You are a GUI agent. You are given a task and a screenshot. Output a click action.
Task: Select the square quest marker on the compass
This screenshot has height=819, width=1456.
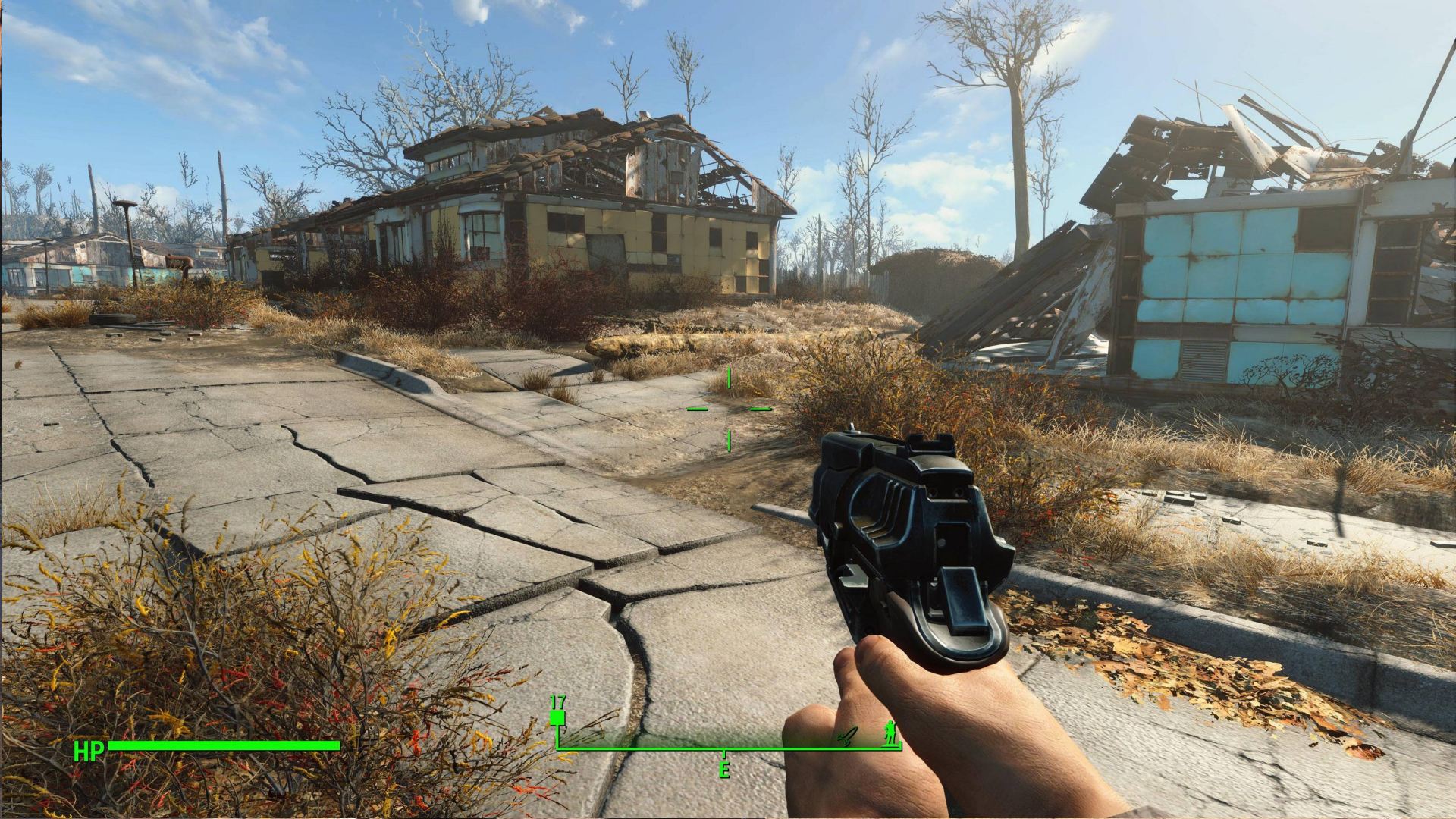click(558, 717)
